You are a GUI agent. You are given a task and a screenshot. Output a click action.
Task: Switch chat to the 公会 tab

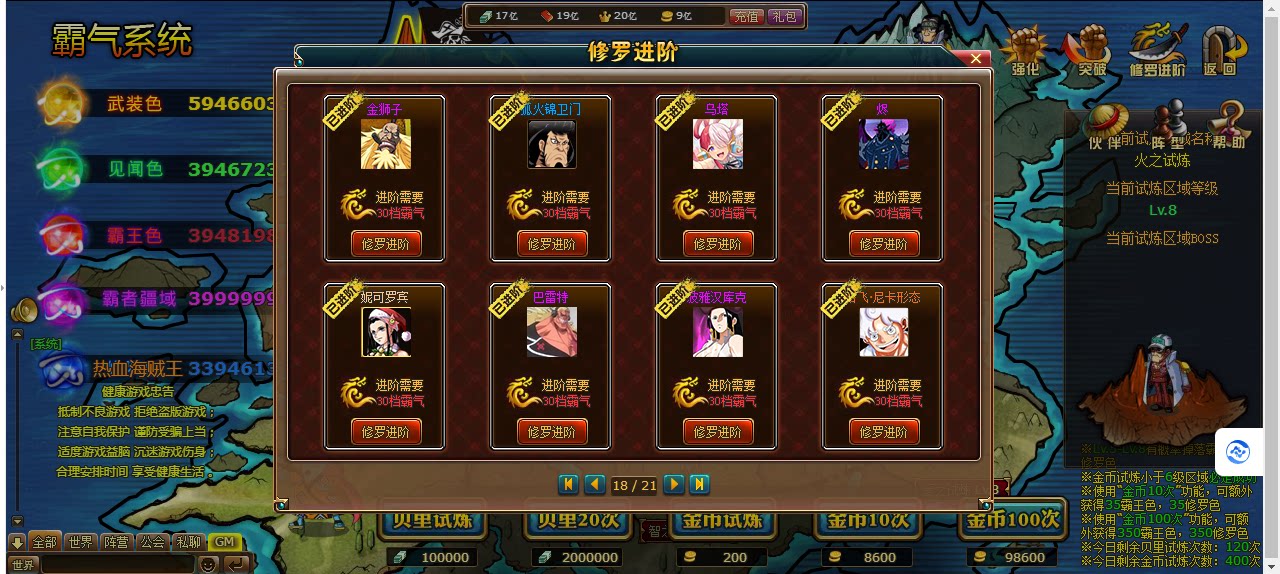[x=152, y=542]
